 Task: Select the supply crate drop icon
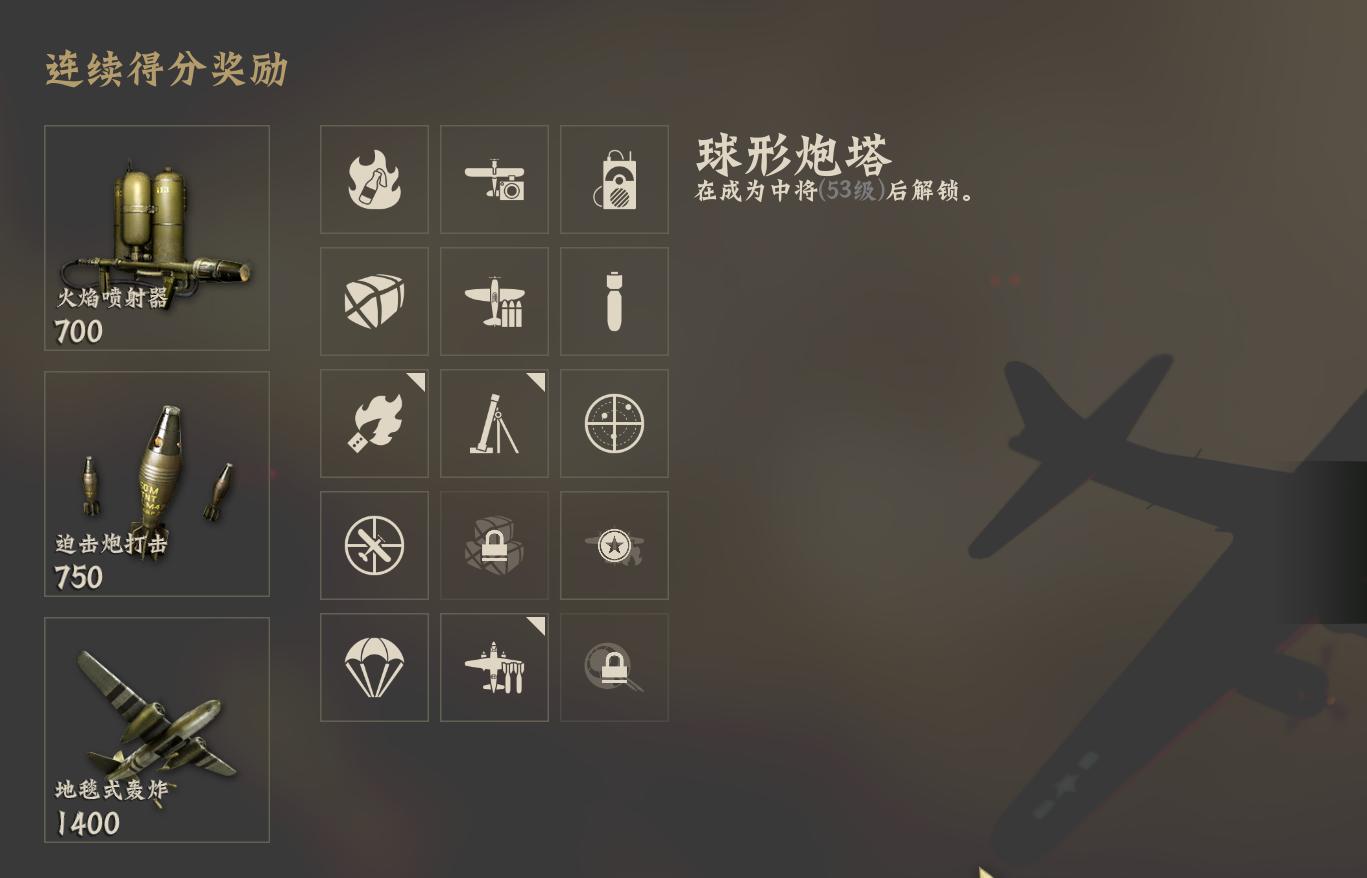(x=374, y=301)
